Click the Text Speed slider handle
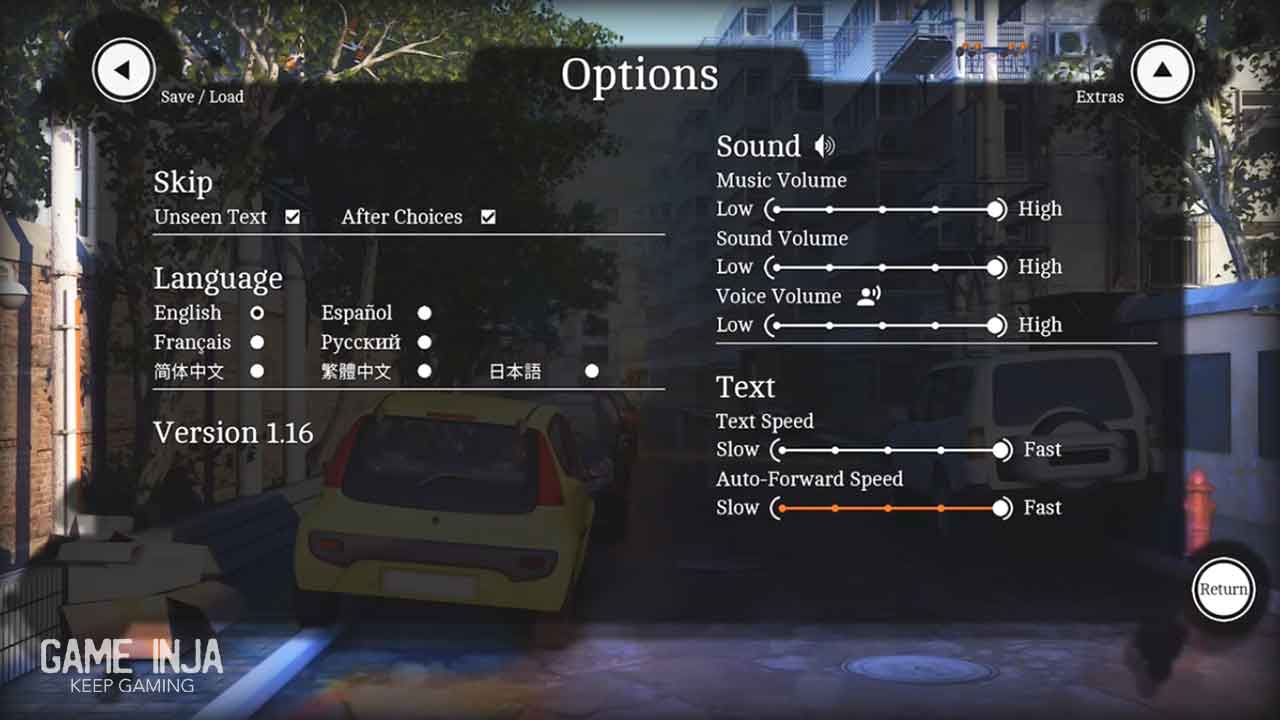This screenshot has height=720, width=1280. pos(1001,450)
